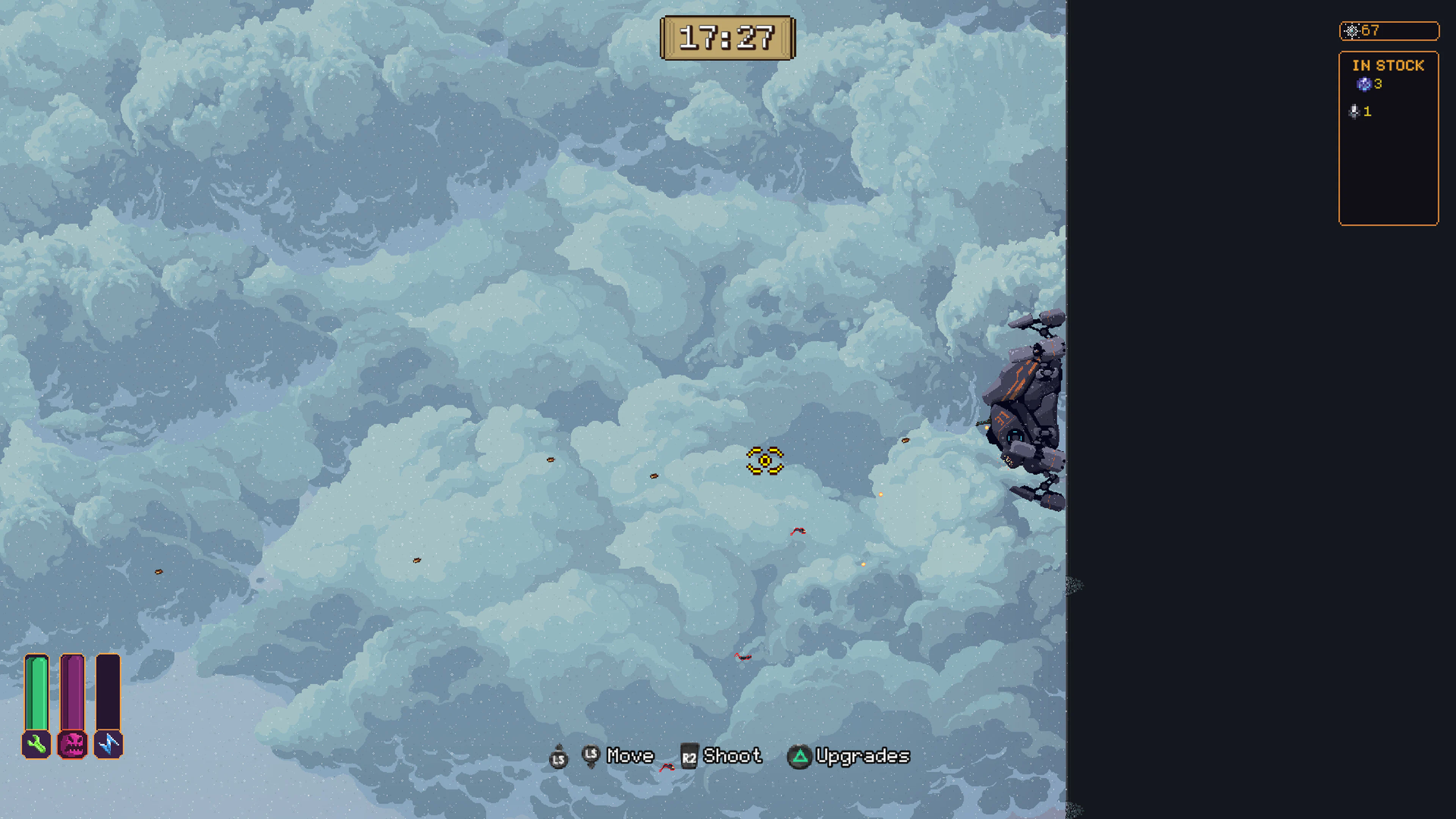Click the Shoot control hint text
The height and width of the screenshot is (819, 1456).
(733, 756)
